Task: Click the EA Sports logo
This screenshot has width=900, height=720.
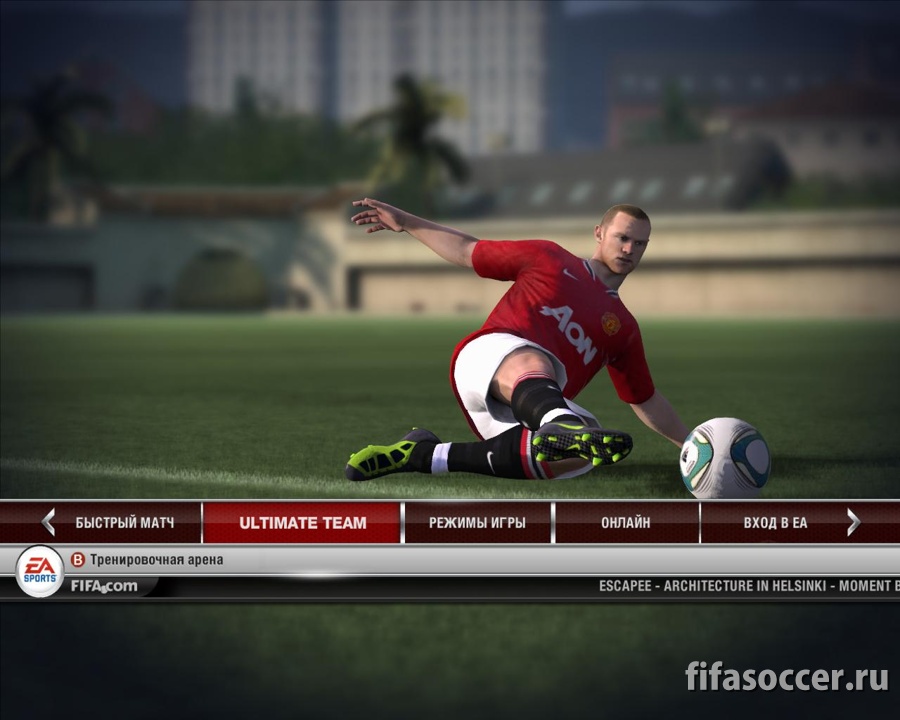Action: click(x=40, y=572)
